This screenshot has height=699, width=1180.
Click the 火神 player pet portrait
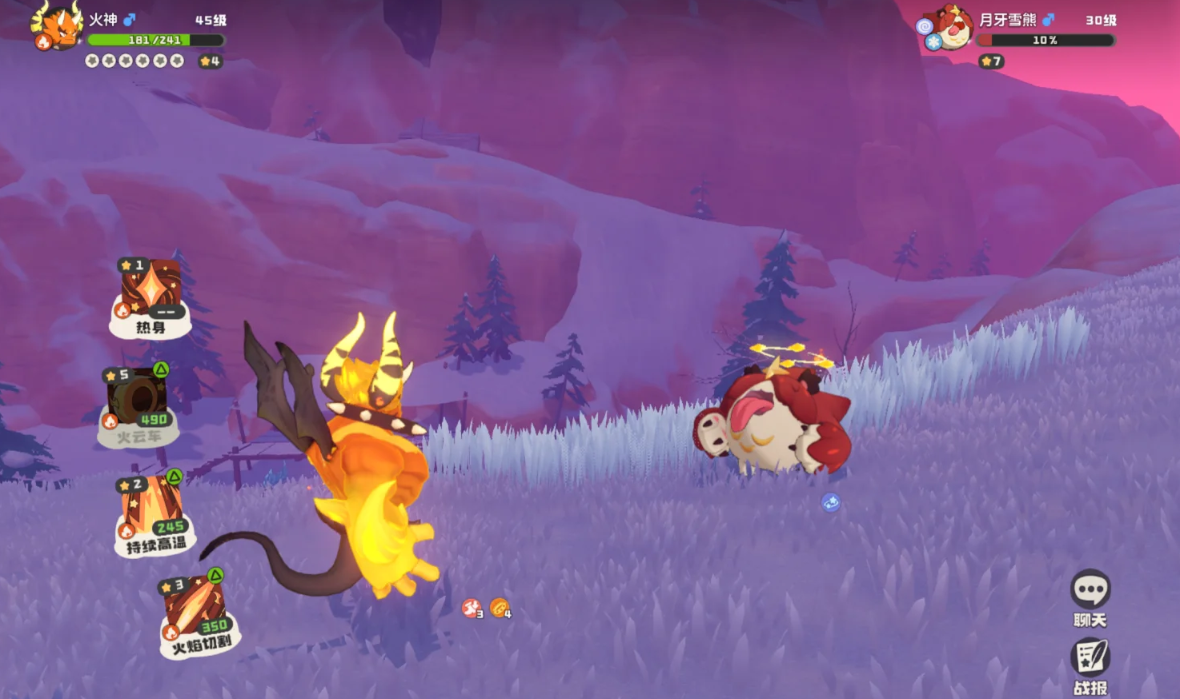point(59,27)
